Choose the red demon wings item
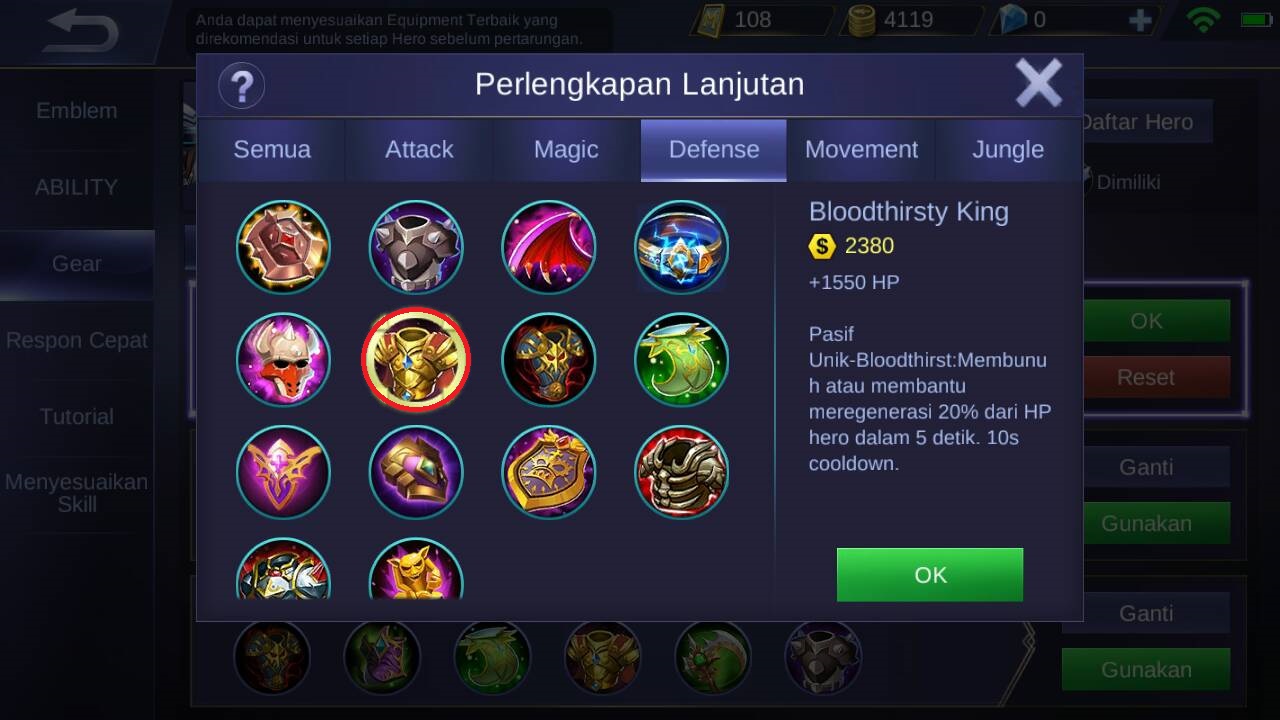The width and height of the screenshot is (1280, 720). (548, 247)
